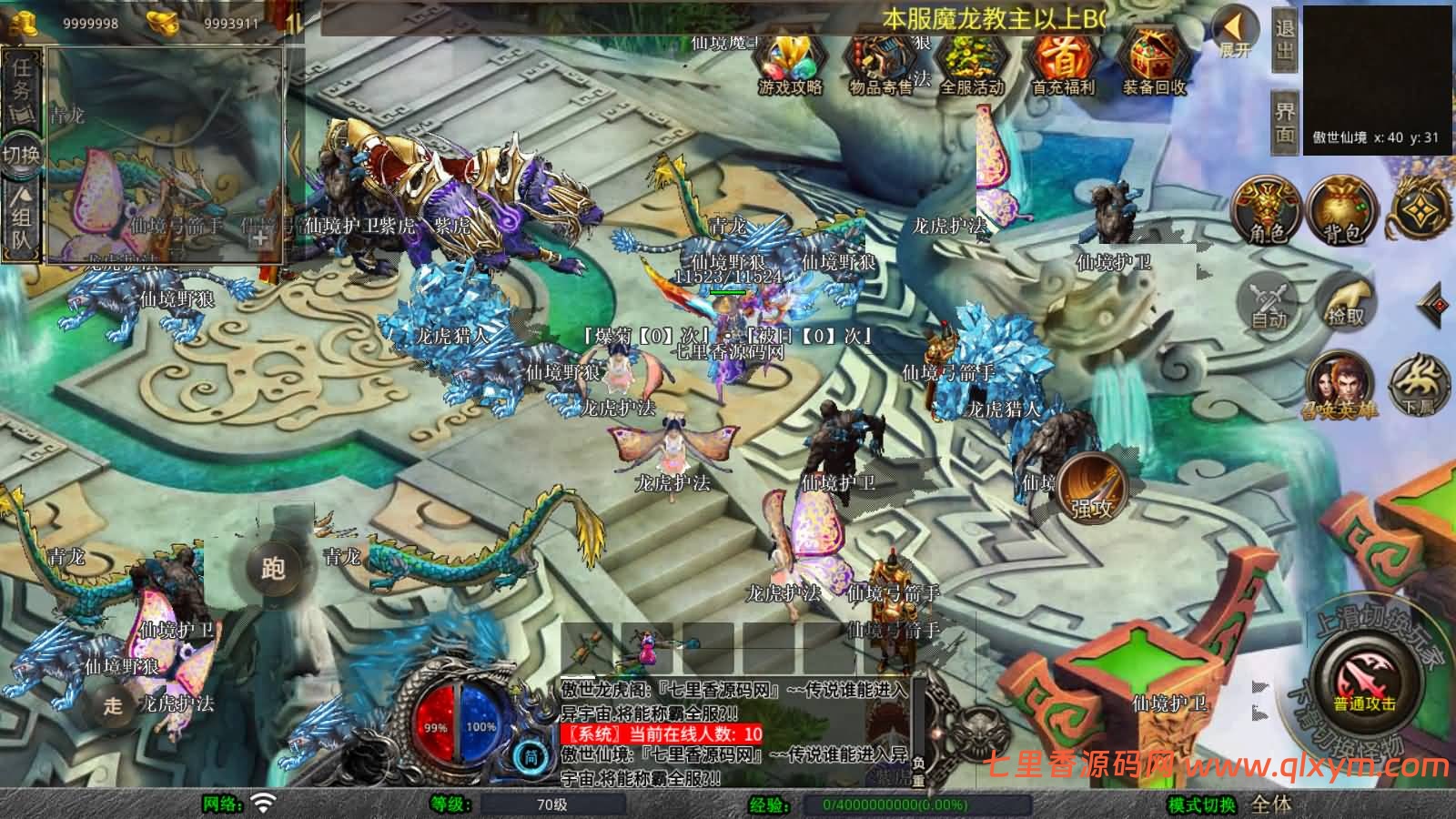Open the 物品寄售 consignment shop
The image size is (1456, 819).
pos(880,62)
